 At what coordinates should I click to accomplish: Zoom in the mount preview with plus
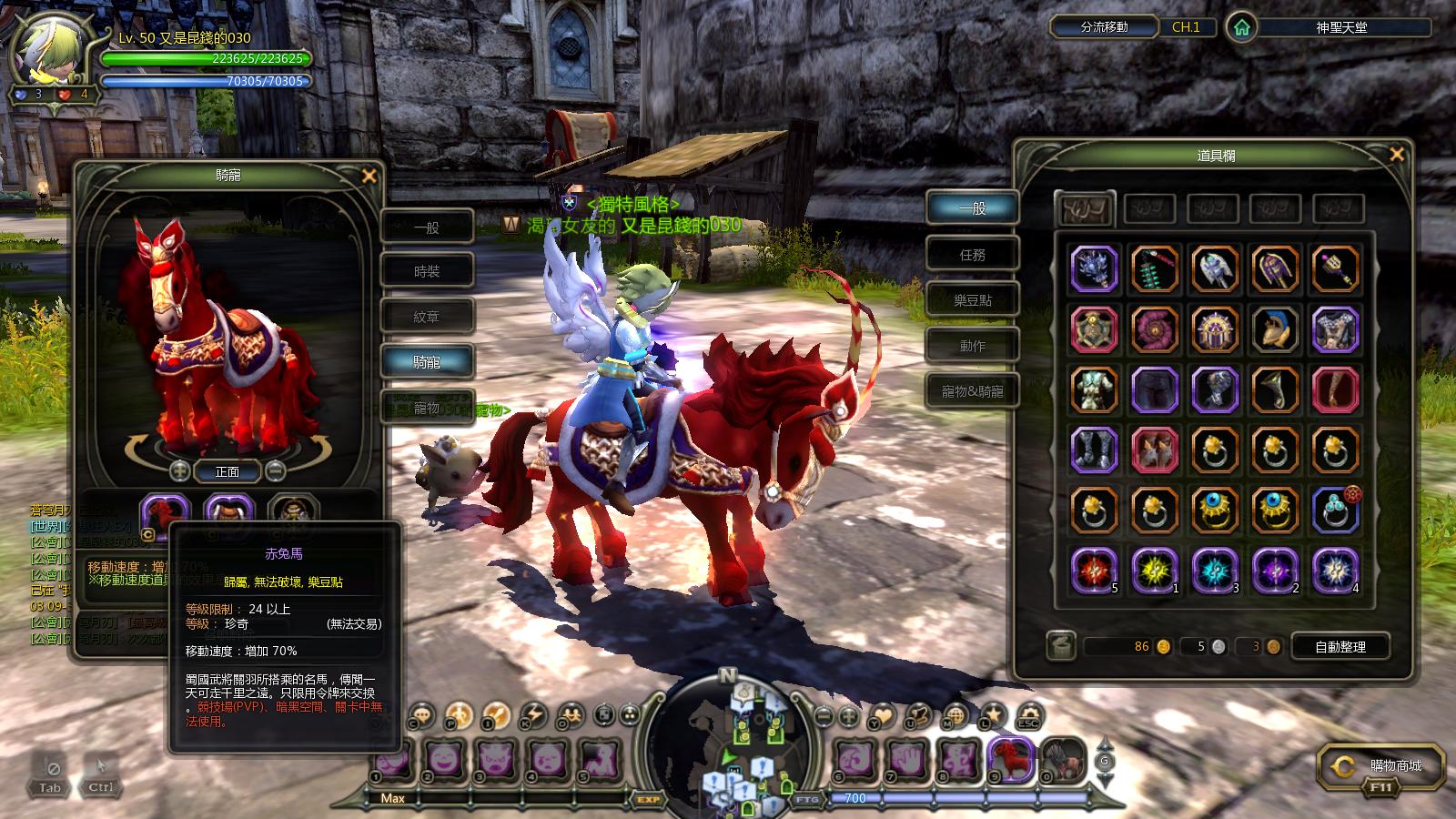pyautogui.click(x=180, y=470)
